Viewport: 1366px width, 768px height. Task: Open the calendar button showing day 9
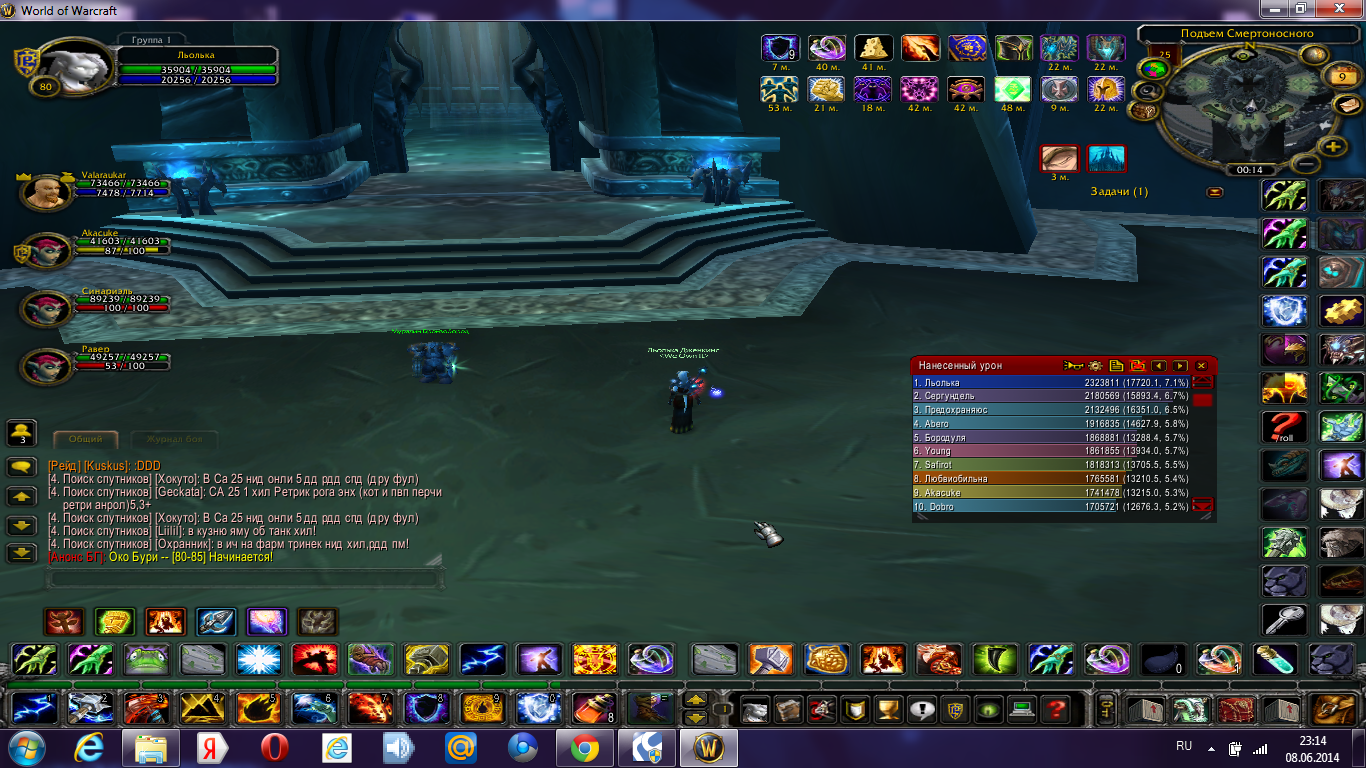(x=1341, y=75)
